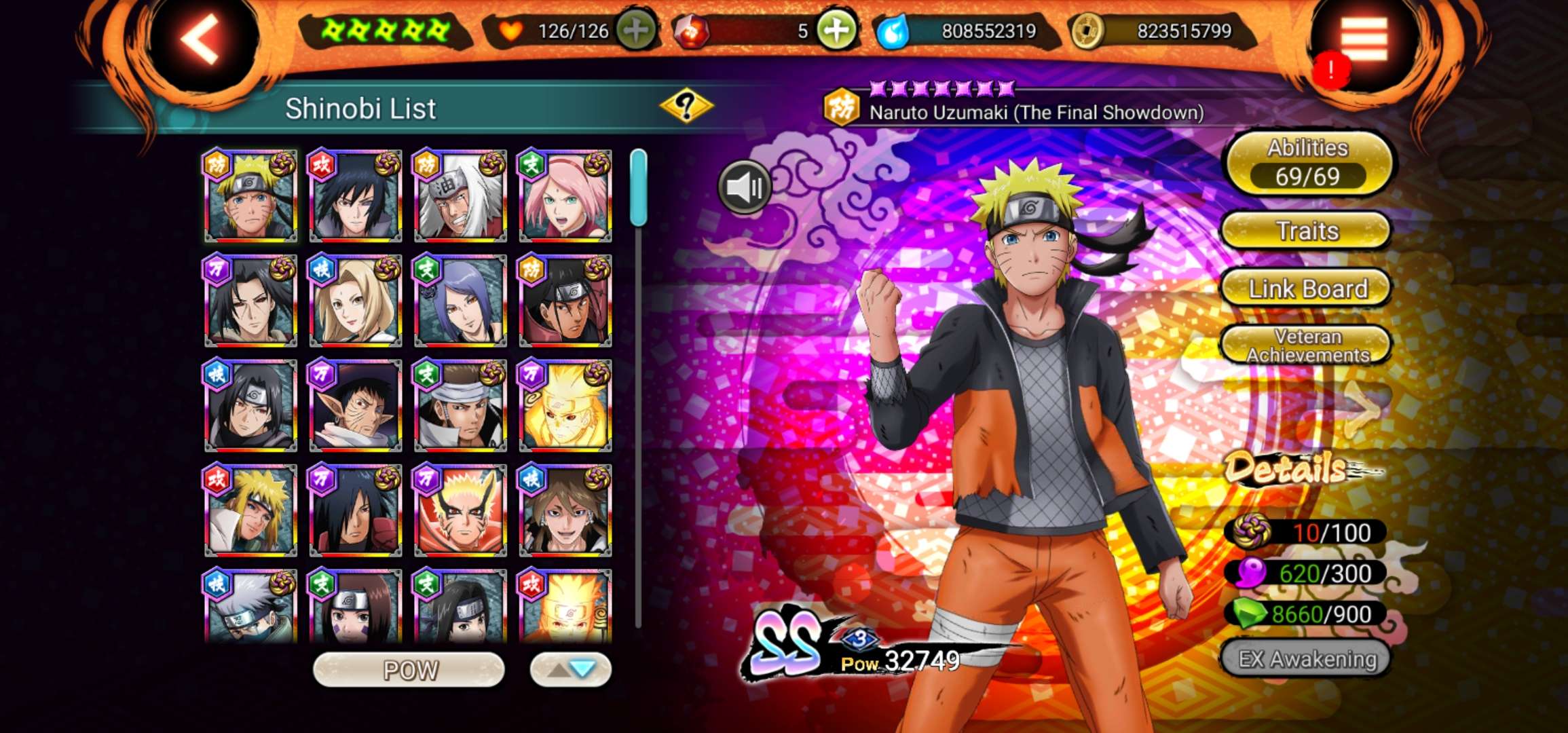Open the Link Board
1568x733 pixels.
pos(1307,288)
